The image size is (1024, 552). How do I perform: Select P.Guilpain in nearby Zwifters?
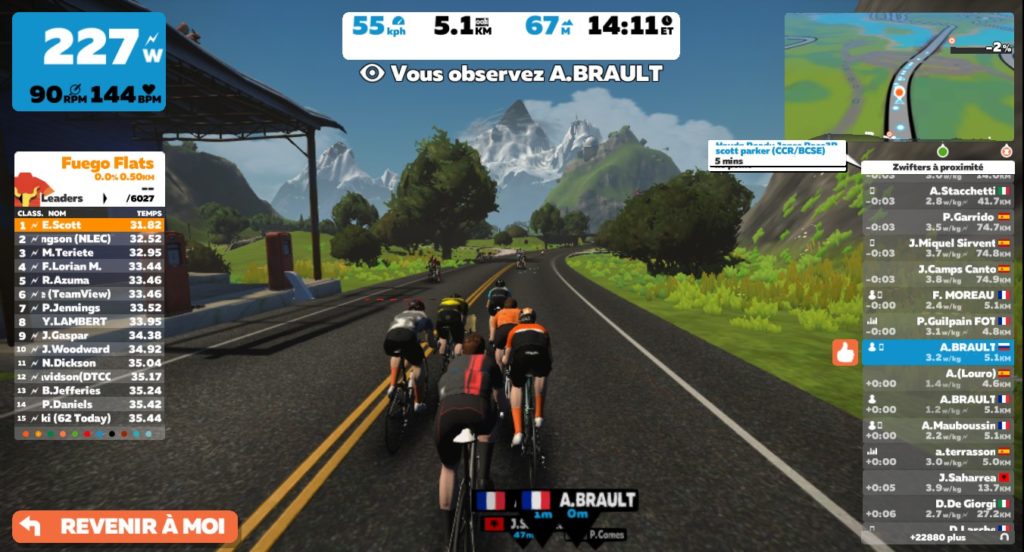pyautogui.click(x=938, y=326)
